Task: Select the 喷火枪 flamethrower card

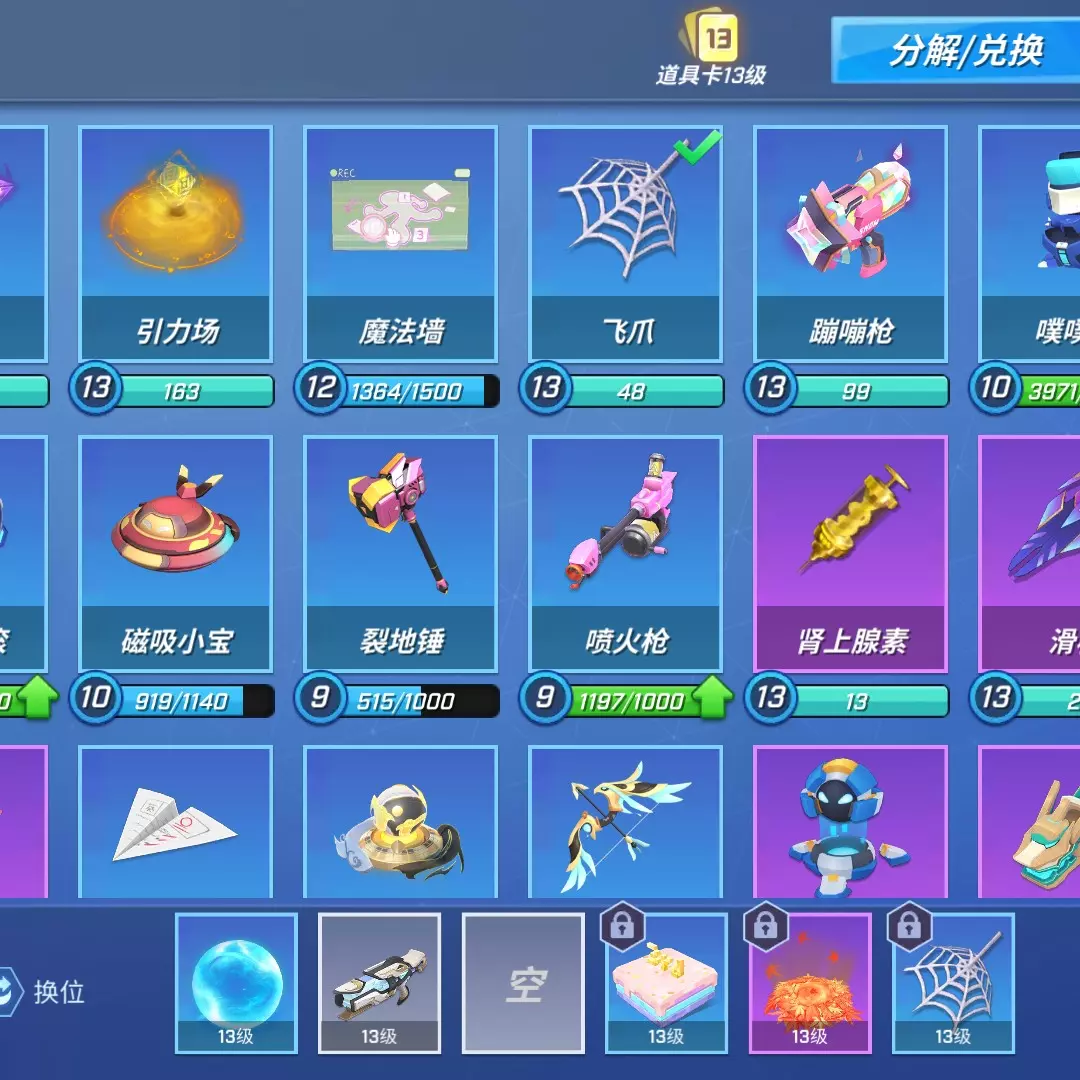Action: point(625,553)
